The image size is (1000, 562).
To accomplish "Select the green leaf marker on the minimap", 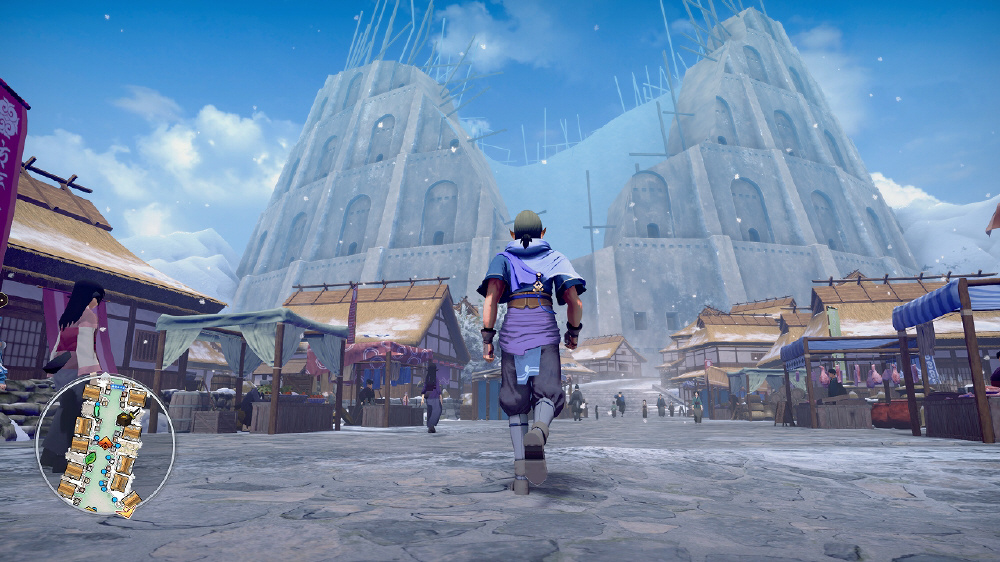I will pos(90,458).
